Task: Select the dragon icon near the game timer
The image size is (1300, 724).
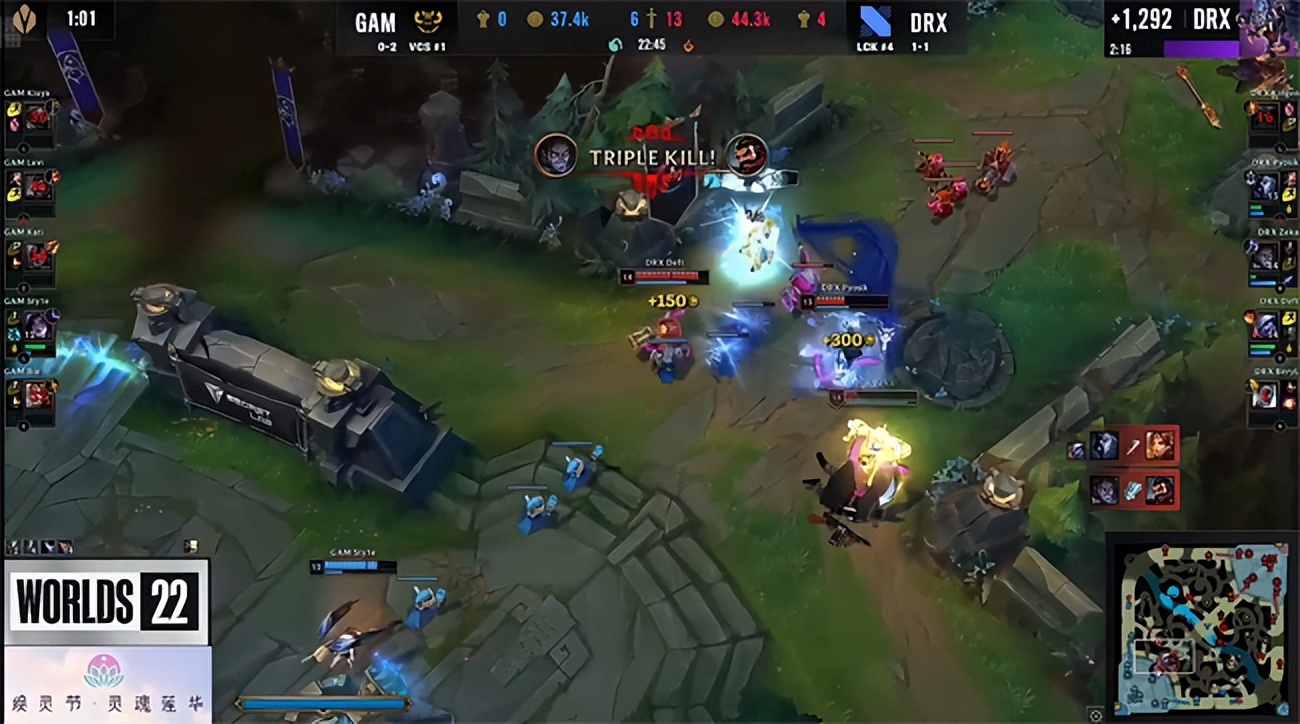Action: tap(615, 44)
